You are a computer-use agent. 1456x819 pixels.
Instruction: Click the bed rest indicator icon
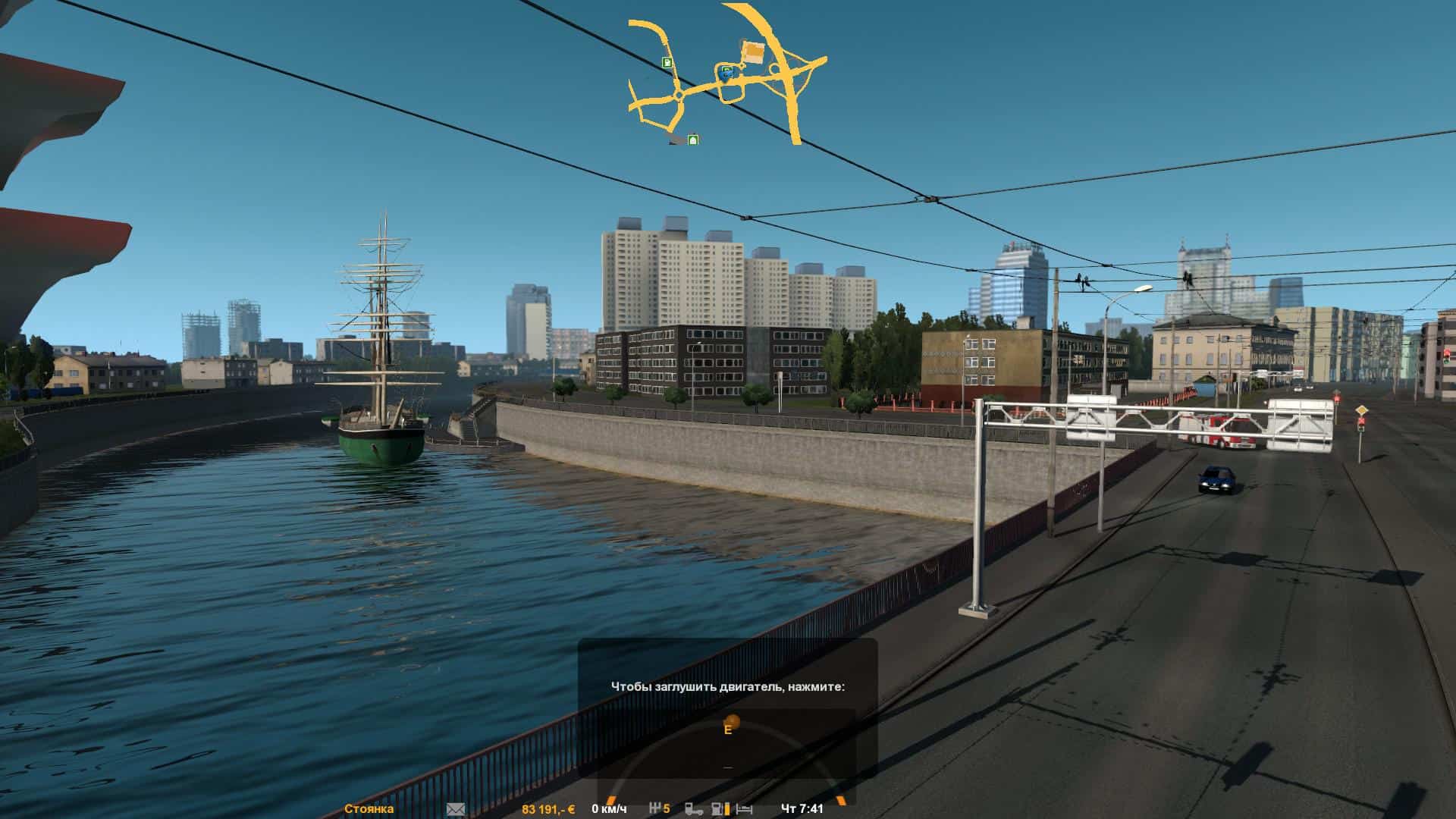tap(744, 809)
